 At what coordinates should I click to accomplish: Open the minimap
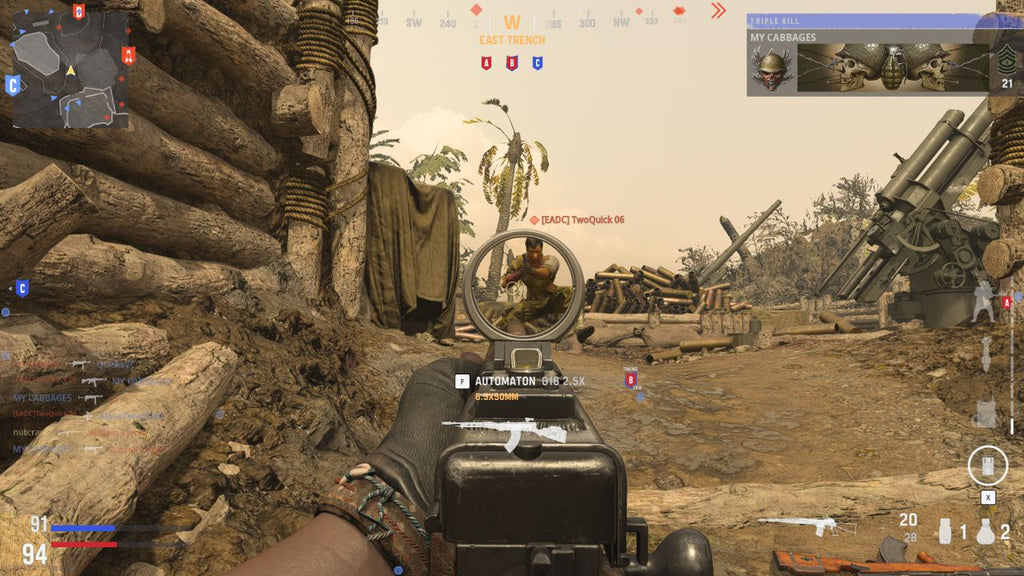pos(70,70)
